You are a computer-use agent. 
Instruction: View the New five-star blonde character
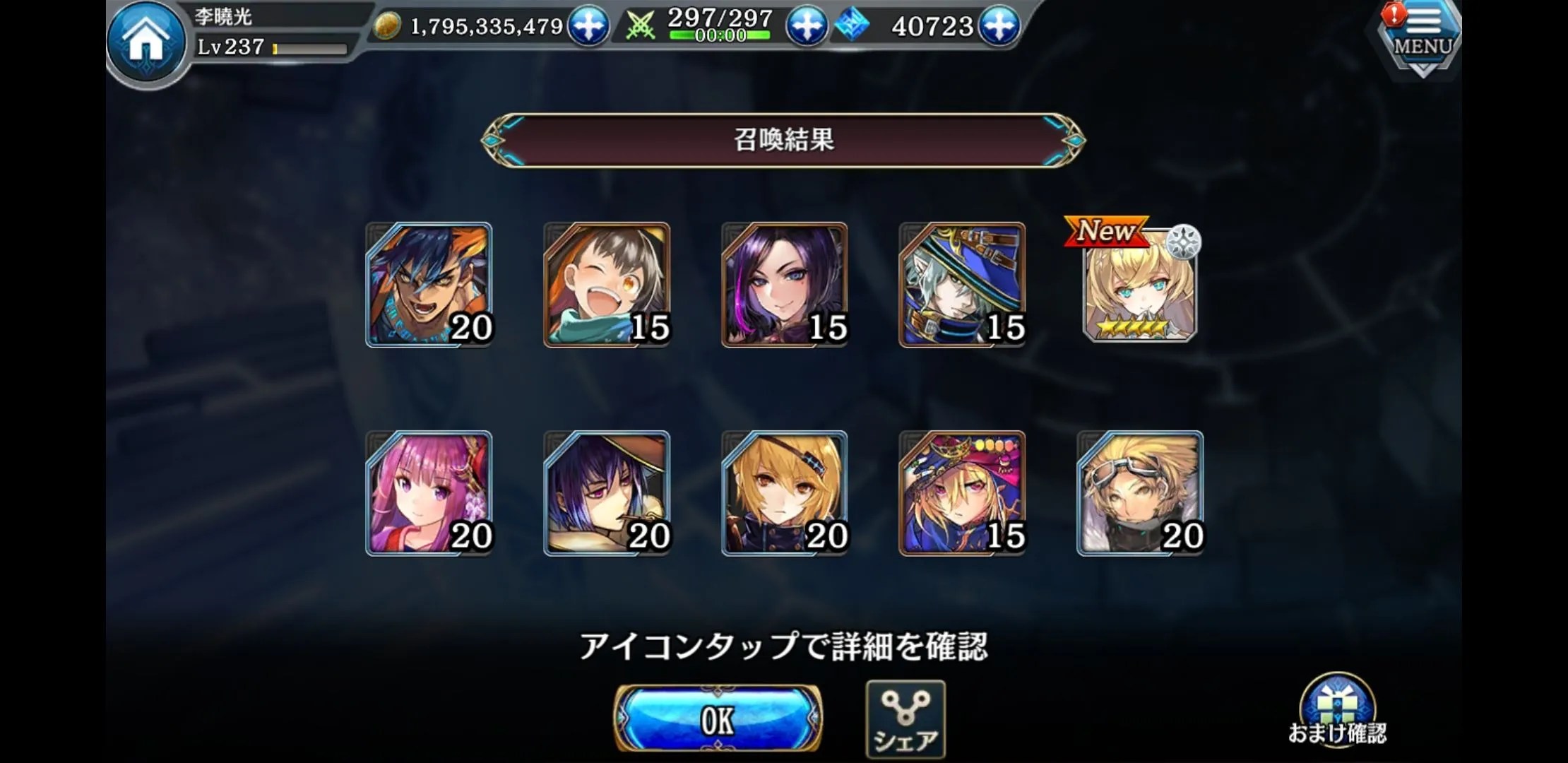coord(1139,286)
